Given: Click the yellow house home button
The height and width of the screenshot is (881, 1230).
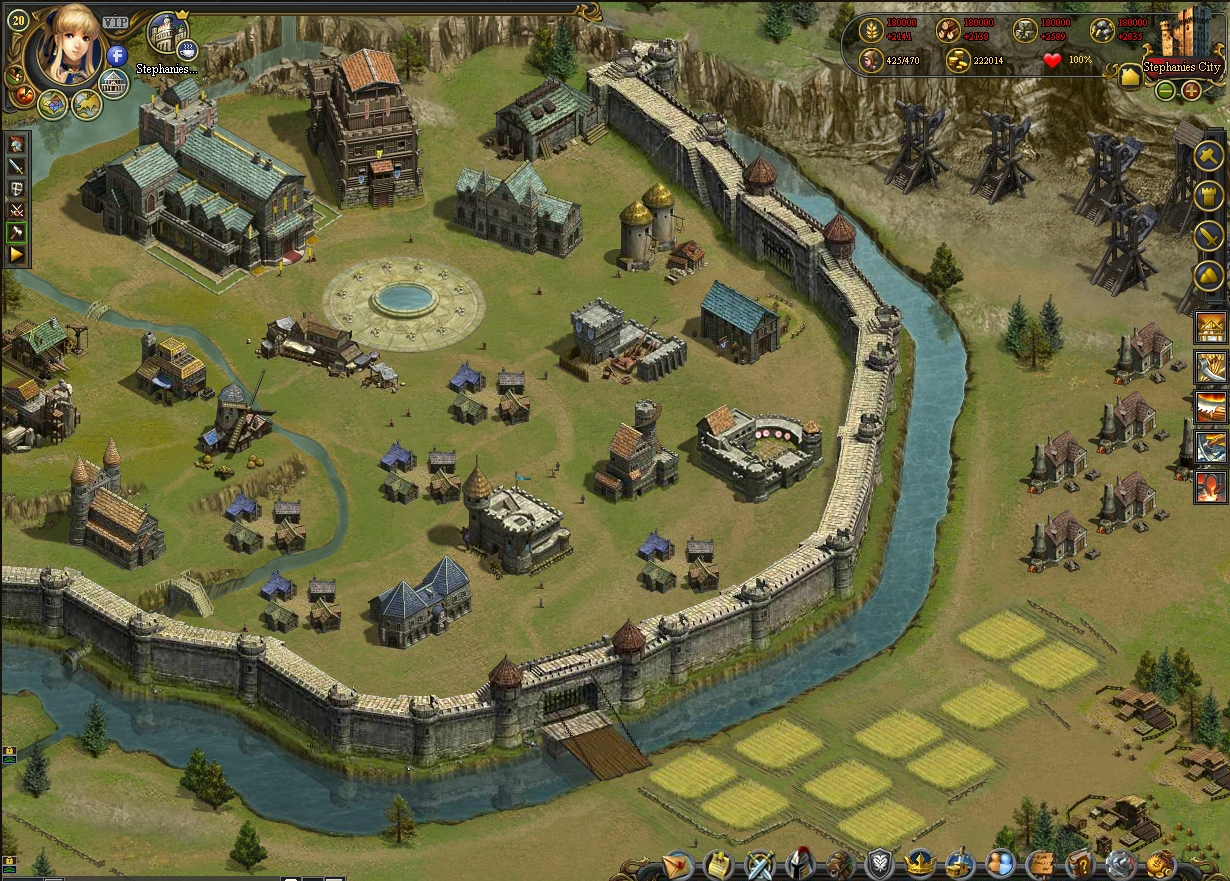Looking at the screenshot, I should click(x=1131, y=76).
